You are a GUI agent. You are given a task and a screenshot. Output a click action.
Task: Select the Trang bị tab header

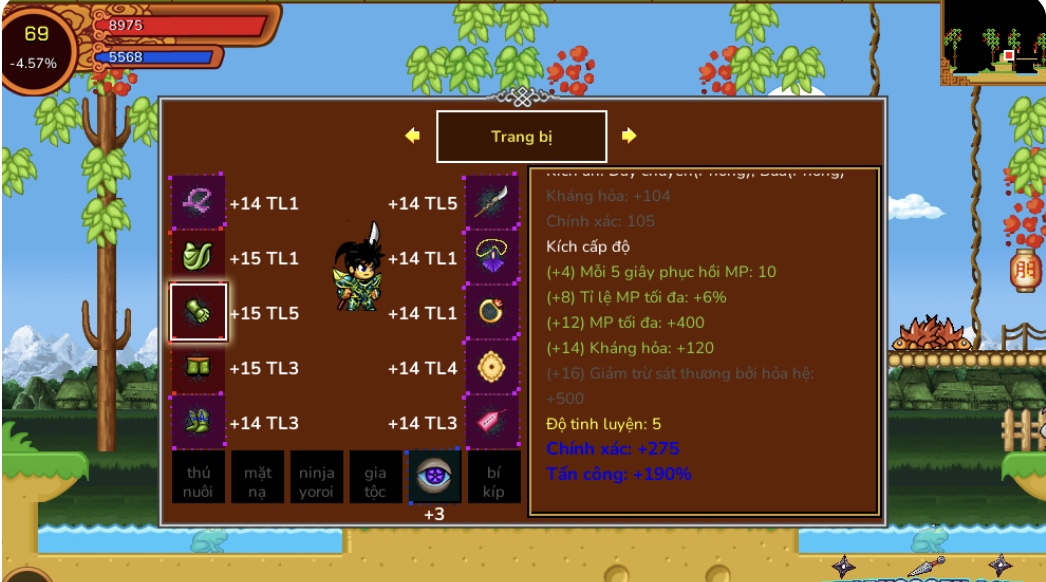point(521,137)
